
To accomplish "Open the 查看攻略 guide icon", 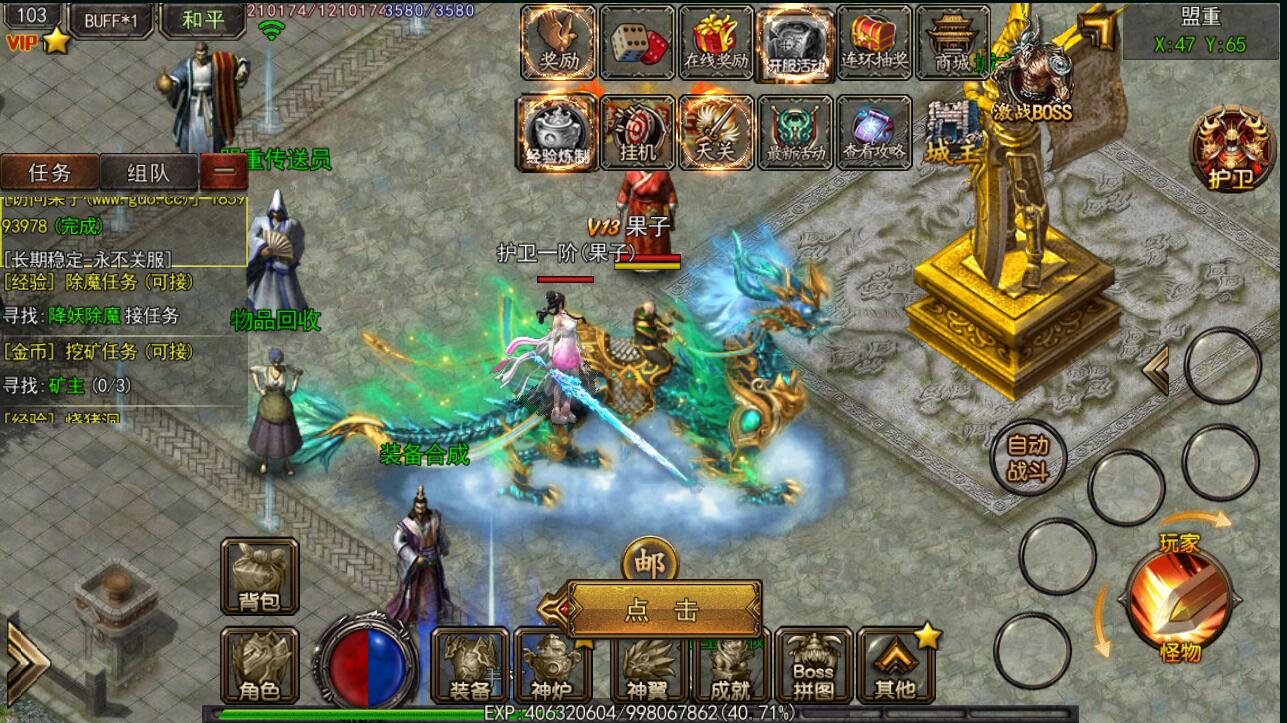I will 874,133.
